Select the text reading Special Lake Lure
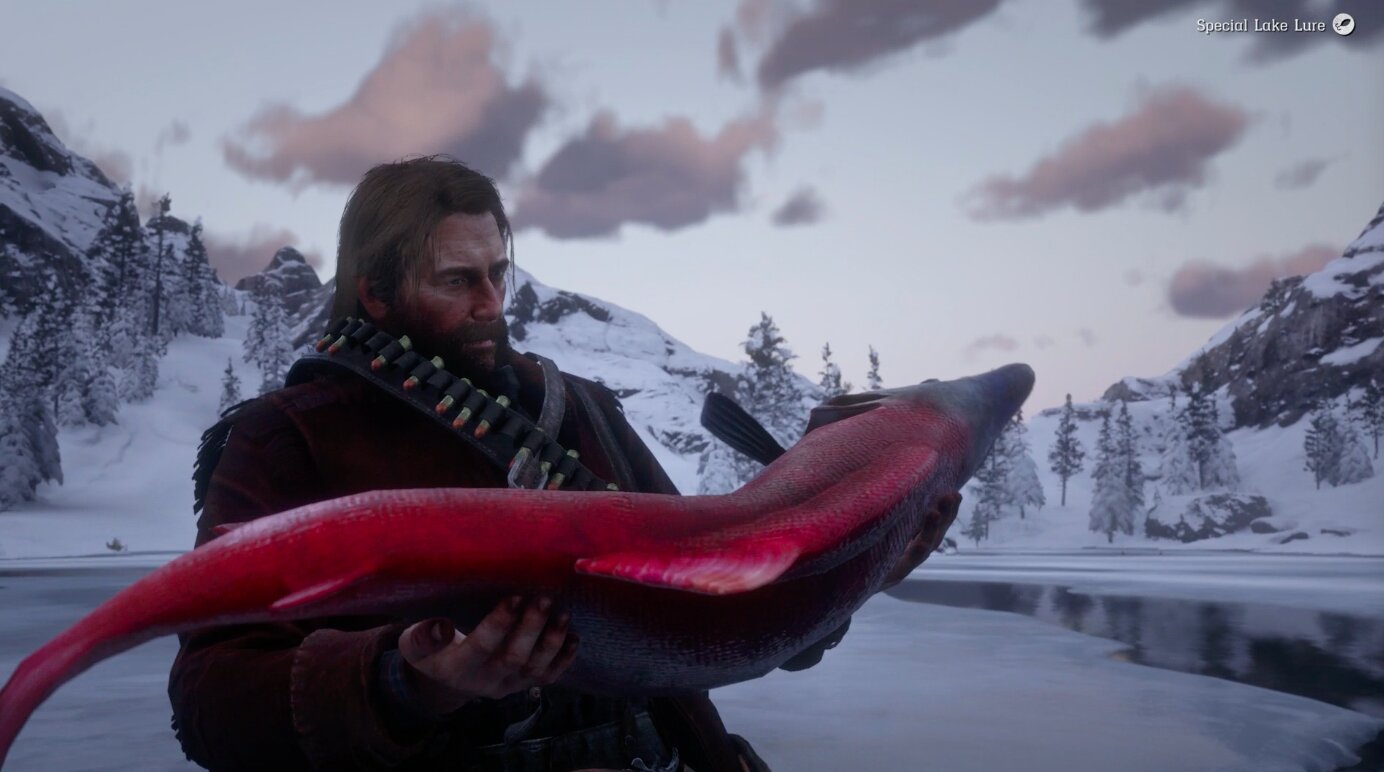Viewport: 1384px width, 772px height. click(1262, 25)
